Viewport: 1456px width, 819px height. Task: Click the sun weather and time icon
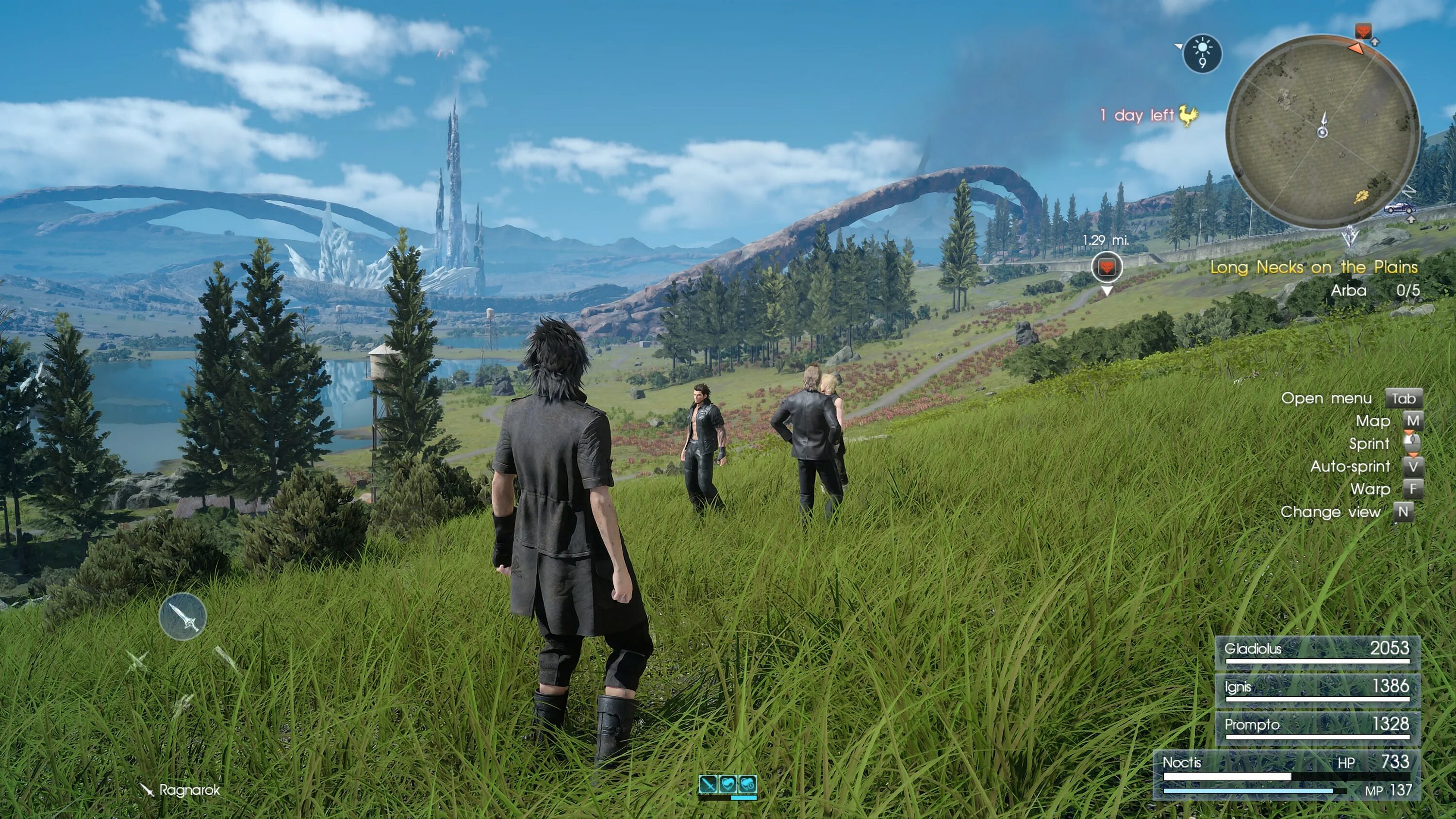point(1202,54)
